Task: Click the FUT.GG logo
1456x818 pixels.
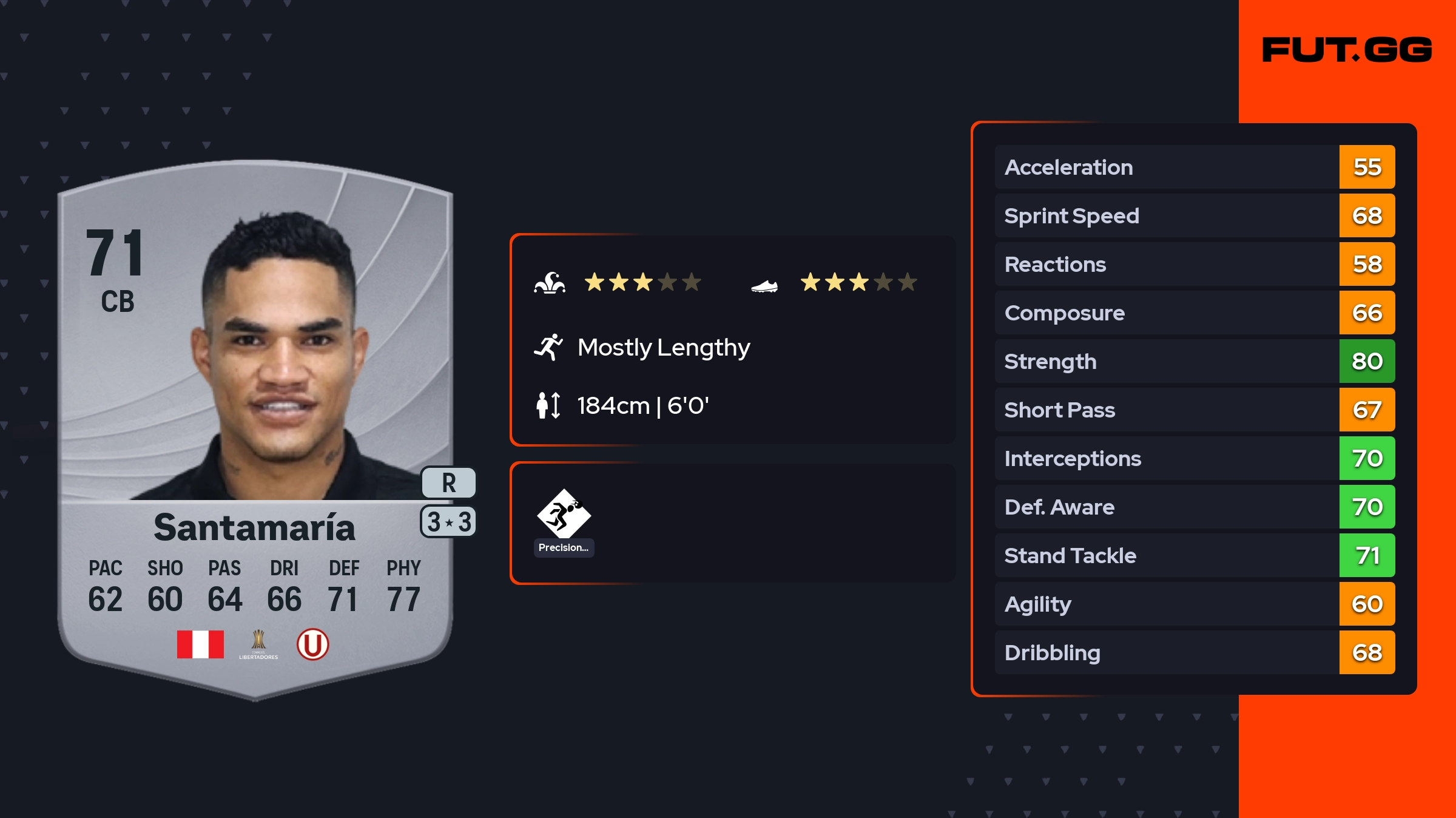Action: [x=1347, y=50]
